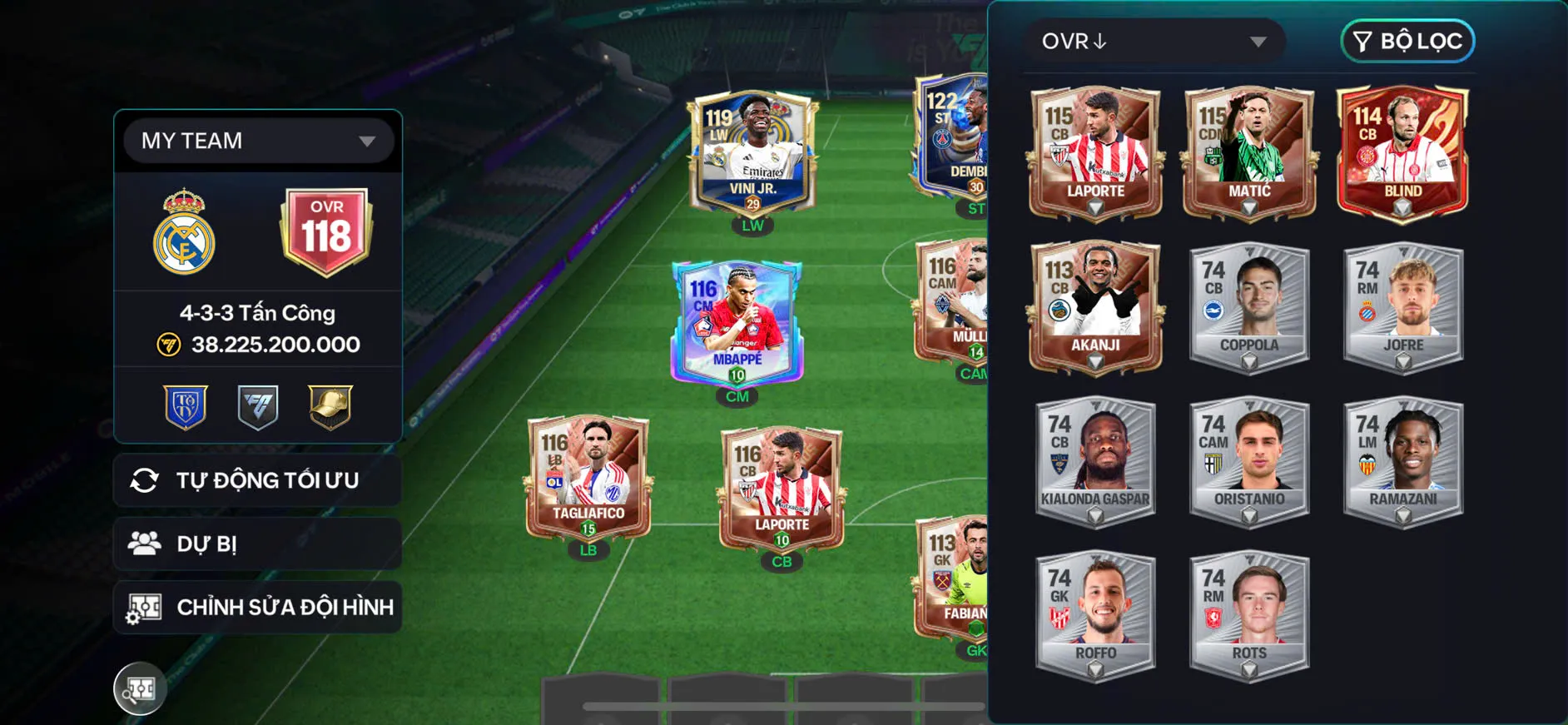Open the OVR sort dropdown
Image resolution: width=1568 pixels, height=725 pixels.
pos(1154,42)
